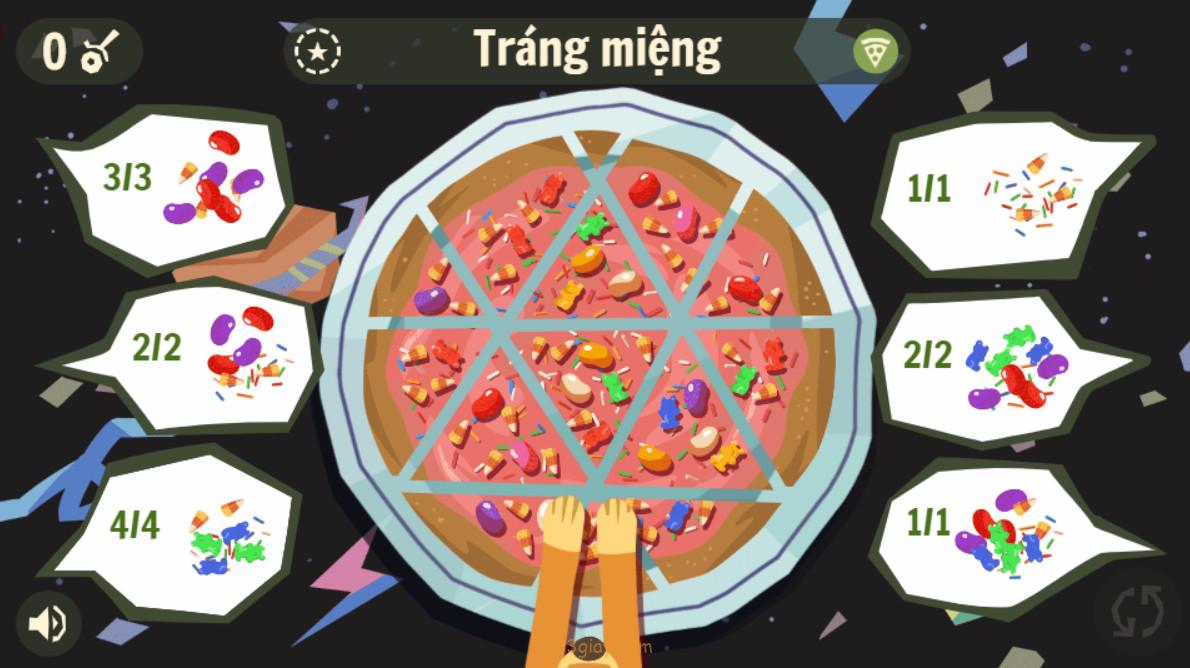
Task: Click the green pizza slice icon
Action: pos(875,51)
